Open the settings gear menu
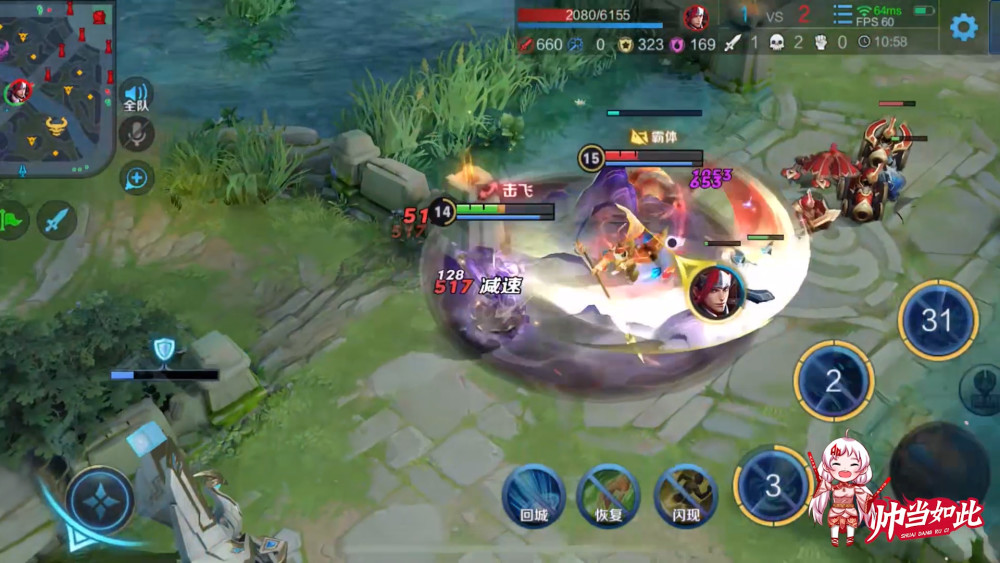 pyautogui.click(x=963, y=27)
